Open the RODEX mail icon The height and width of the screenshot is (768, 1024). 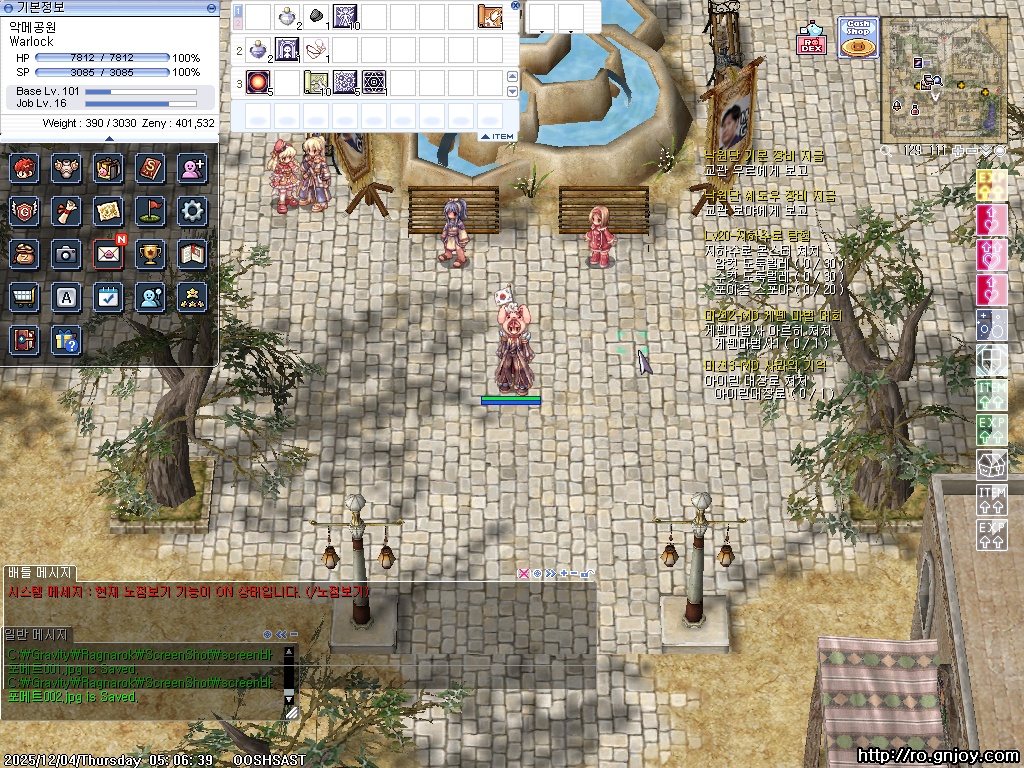810,39
